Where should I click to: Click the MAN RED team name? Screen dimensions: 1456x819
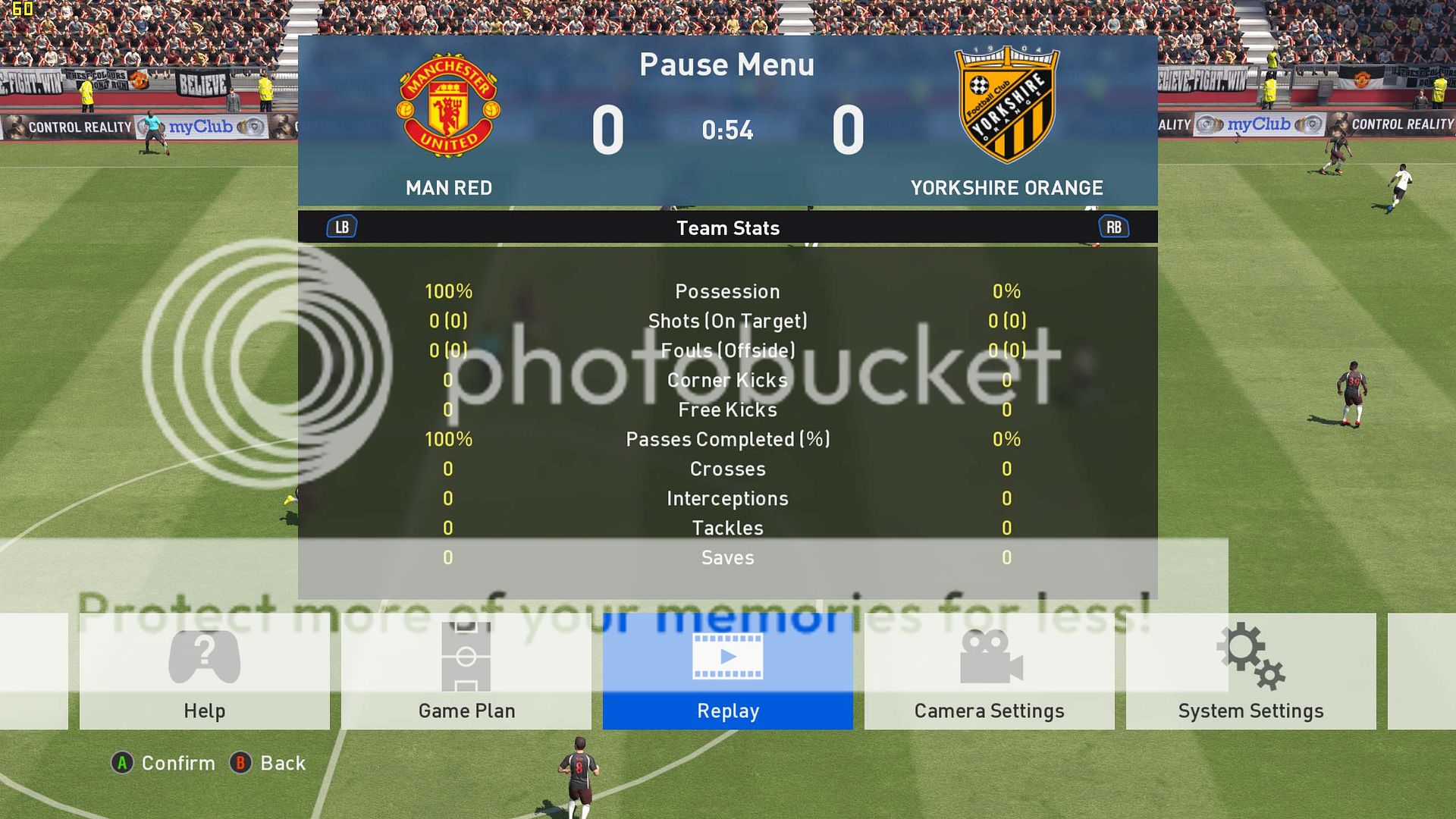[x=448, y=188]
